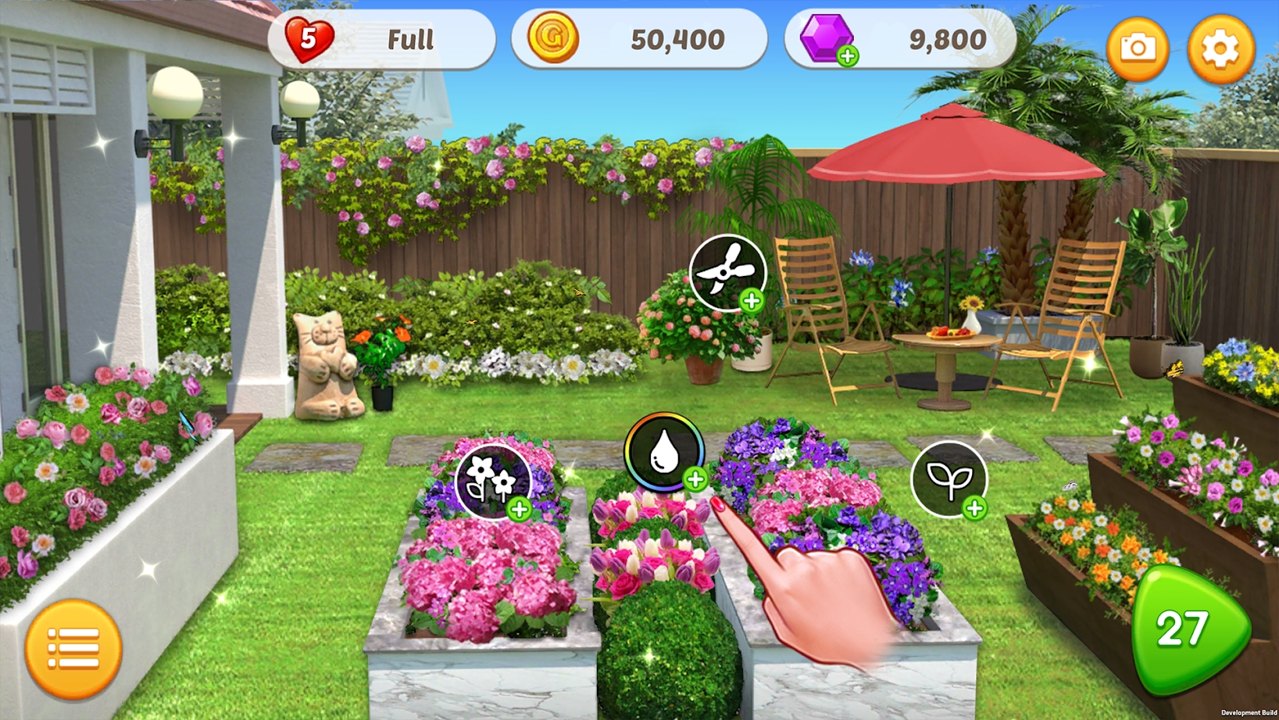This screenshot has height=720, width=1279.
Task: Select the garden shears pruning task
Action: coord(728,273)
